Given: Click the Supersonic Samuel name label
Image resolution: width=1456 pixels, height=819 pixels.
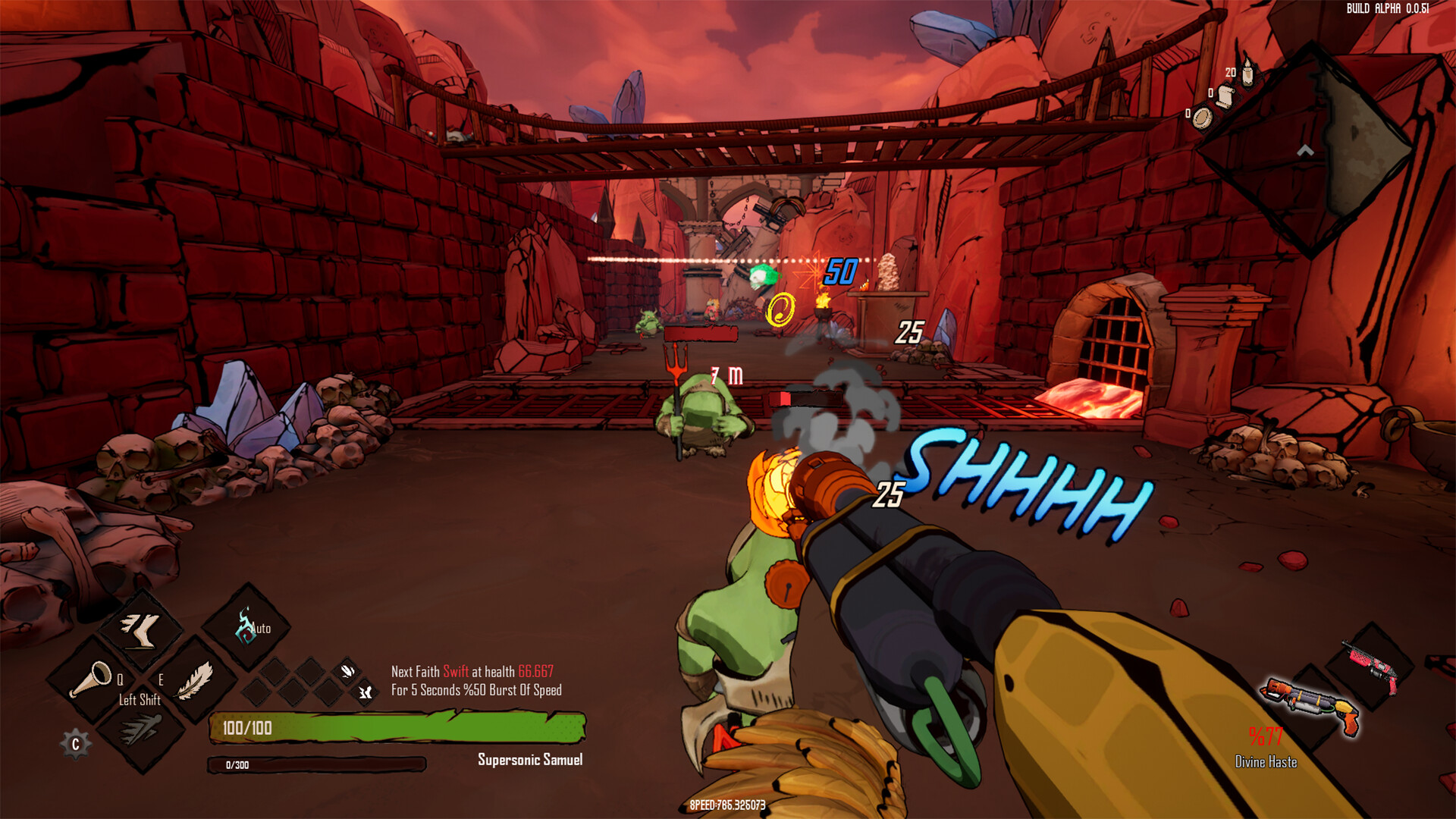Looking at the screenshot, I should tap(531, 759).
